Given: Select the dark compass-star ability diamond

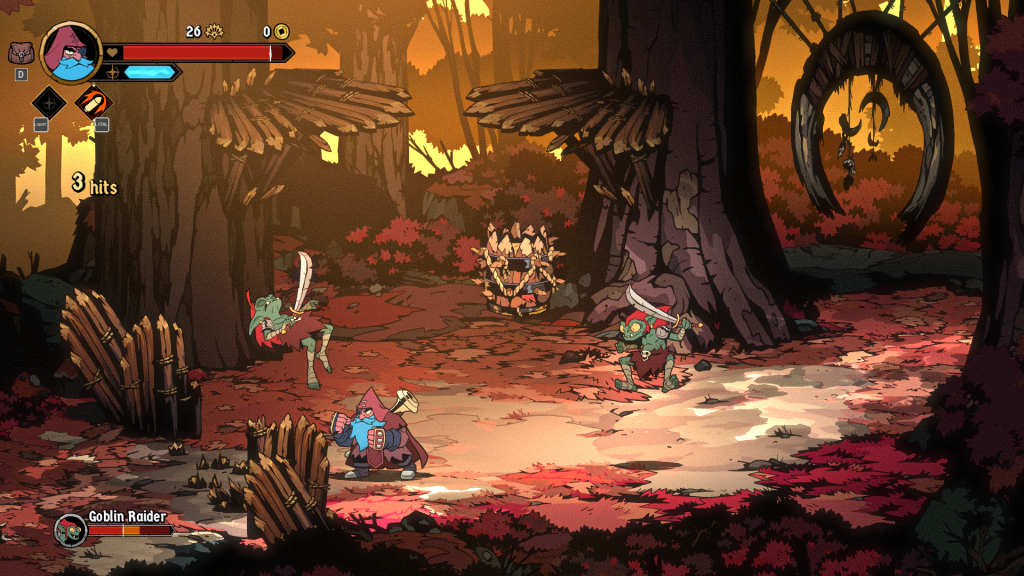Looking at the screenshot, I should point(49,101).
